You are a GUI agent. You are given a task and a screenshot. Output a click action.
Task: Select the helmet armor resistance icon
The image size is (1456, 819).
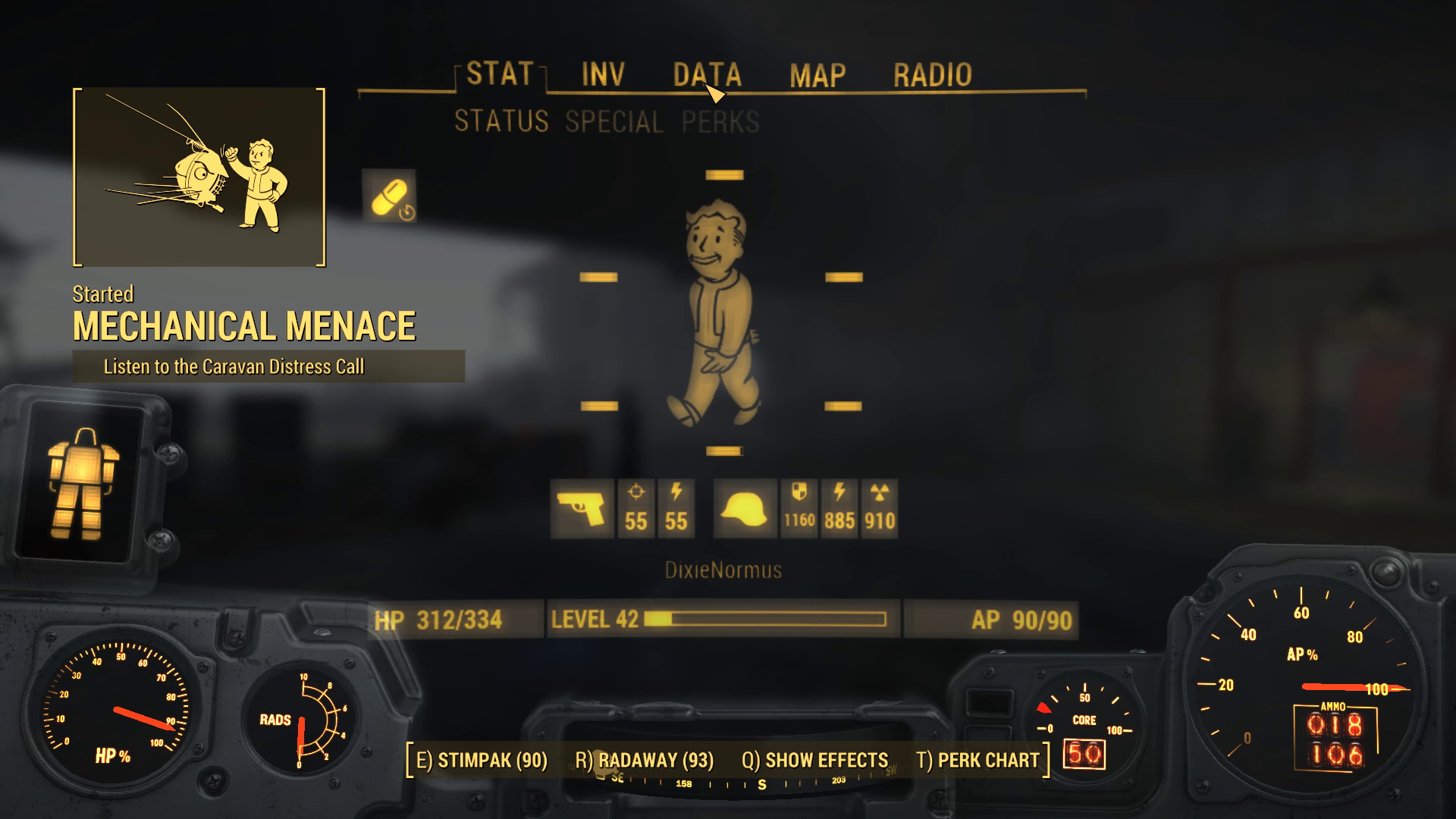tap(745, 509)
